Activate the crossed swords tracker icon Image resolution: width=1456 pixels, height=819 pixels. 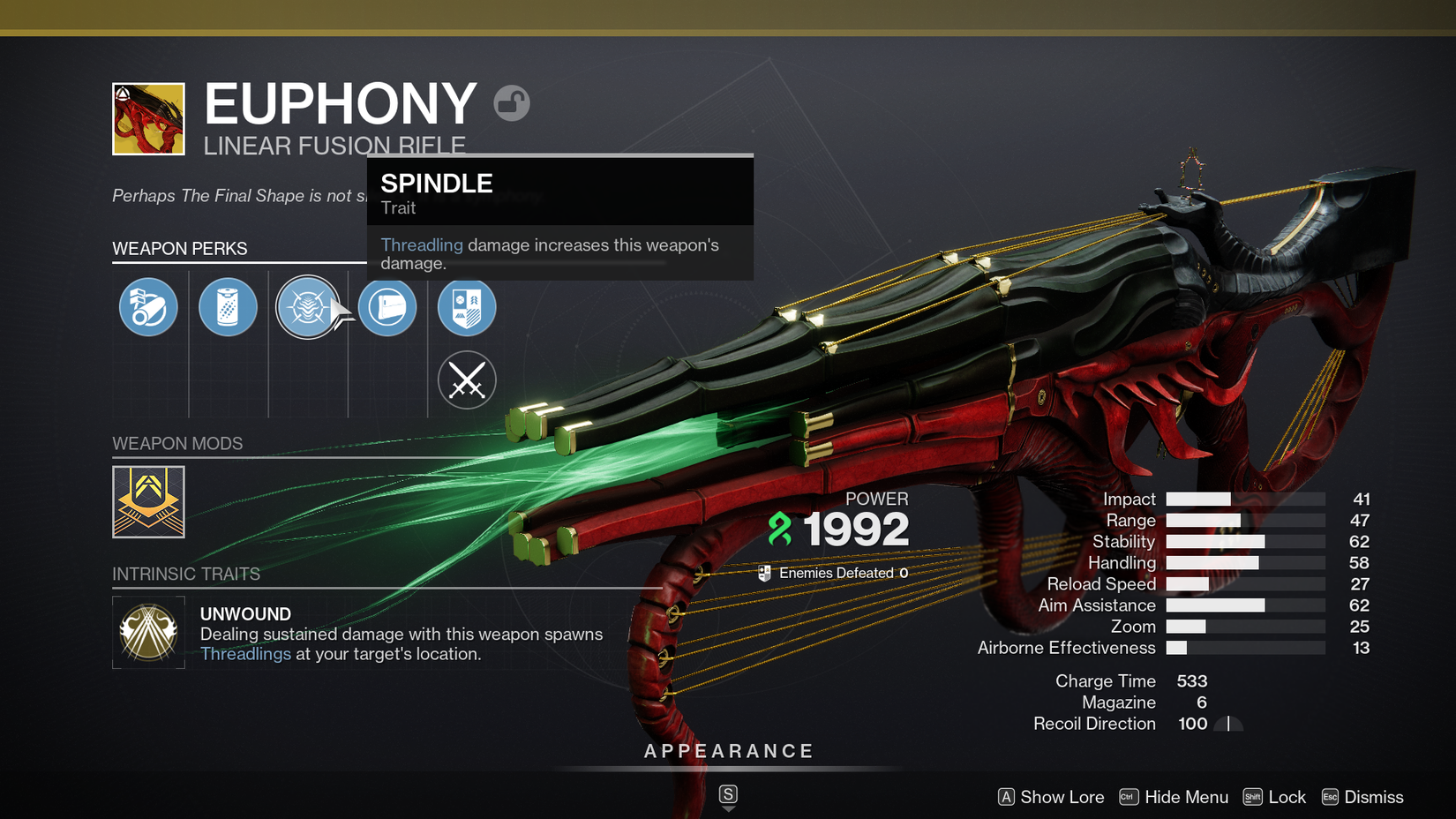point(467,380)
